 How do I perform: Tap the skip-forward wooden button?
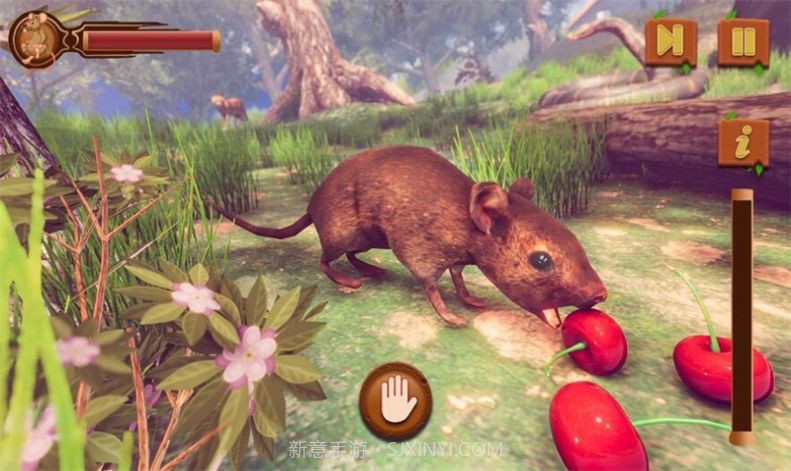pos(670,42)
